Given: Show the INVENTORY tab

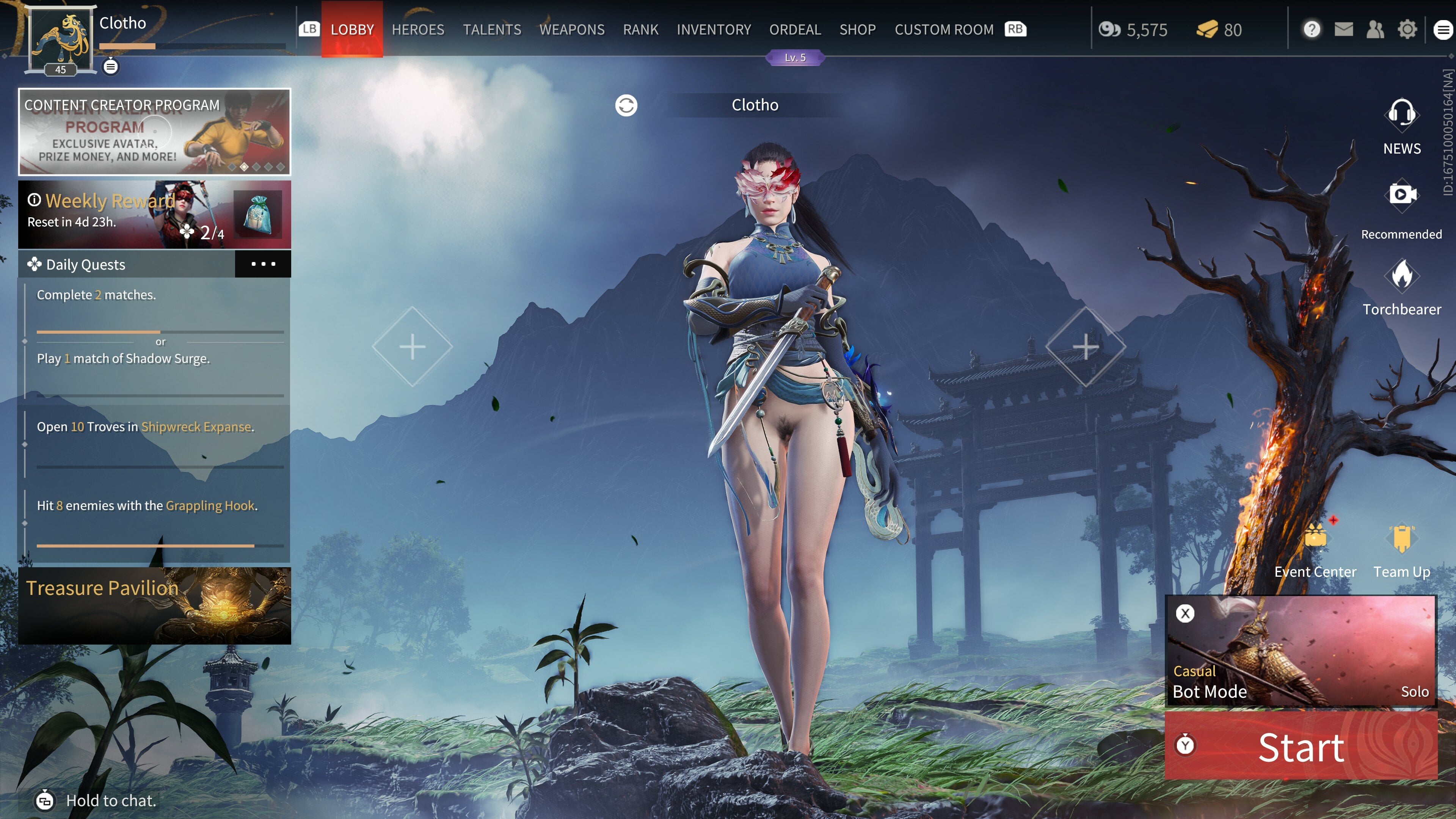Looking at the screenshot, I should 713,30.
